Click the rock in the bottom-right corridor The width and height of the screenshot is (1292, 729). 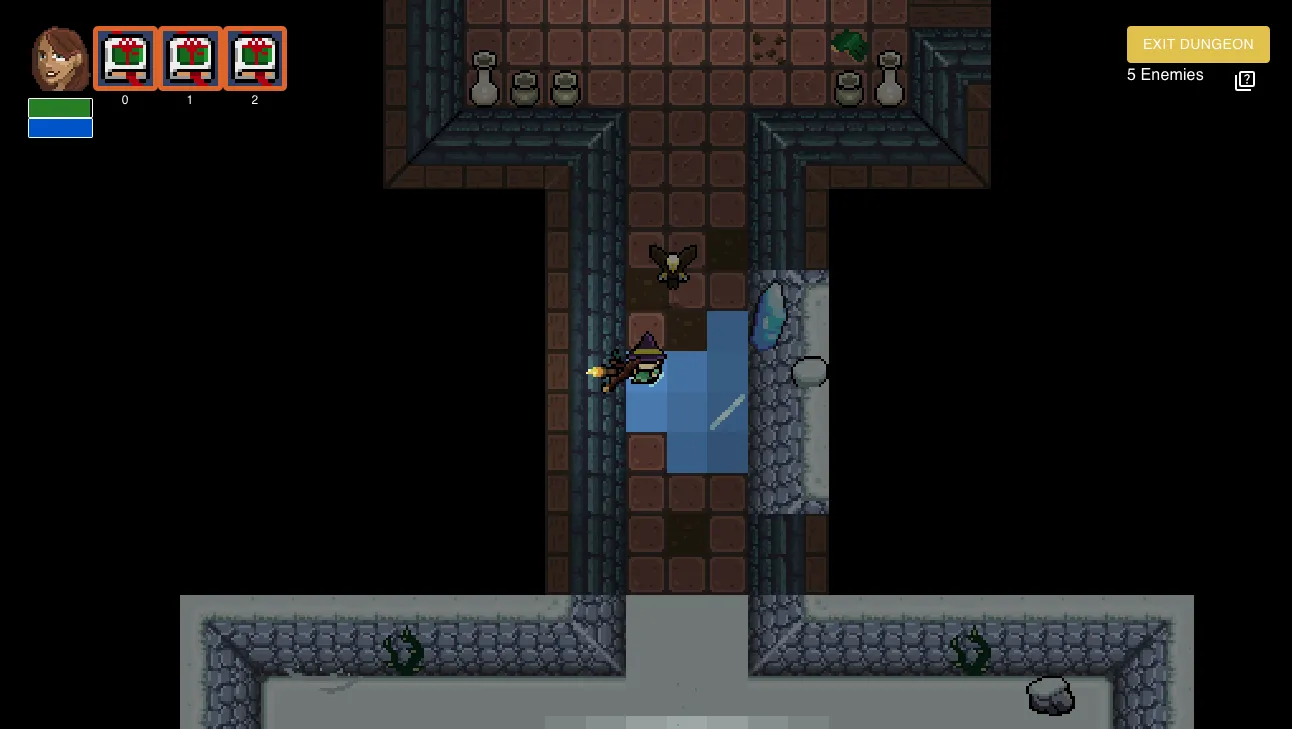coord(1049,694)
